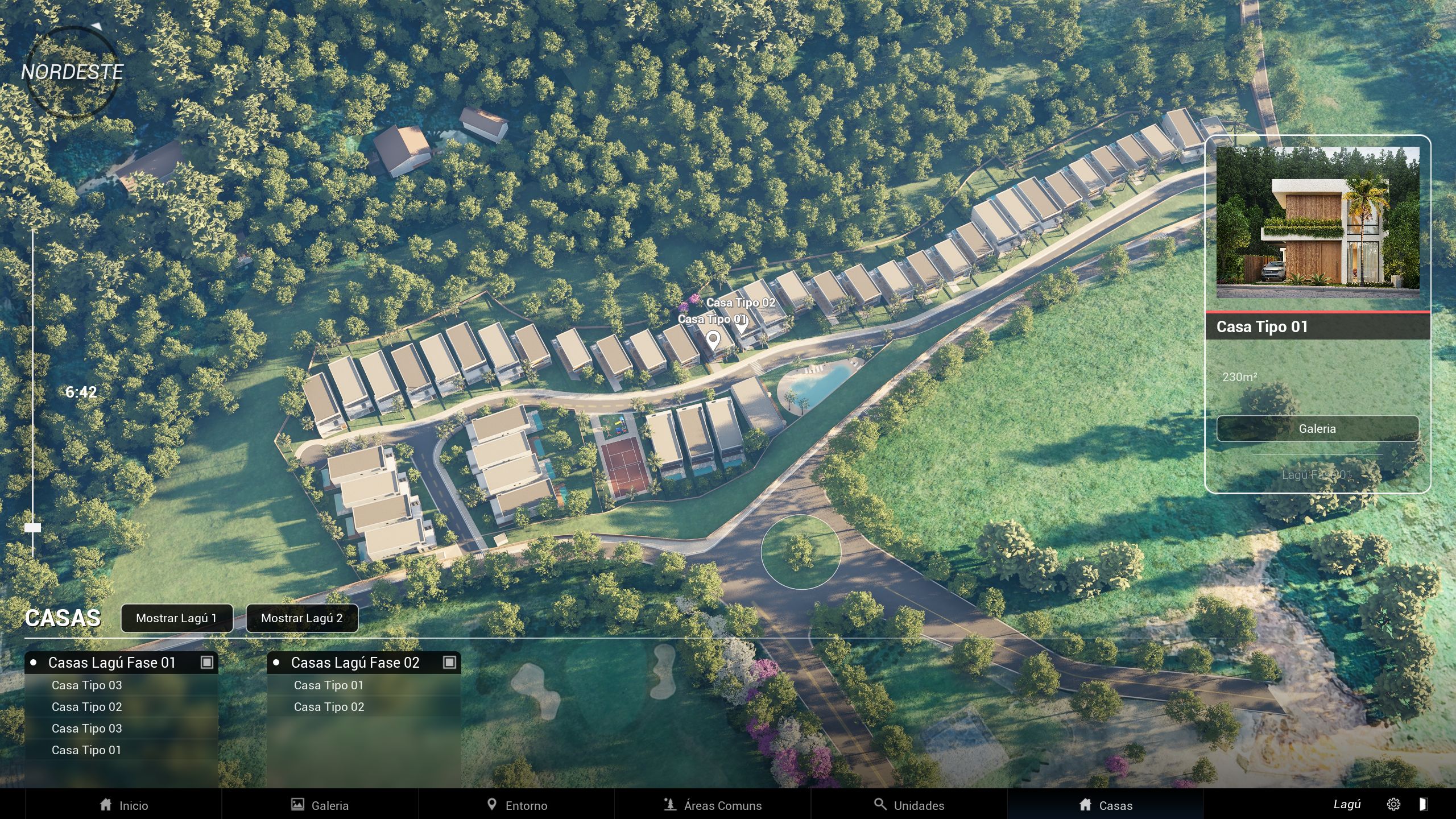Open the settings gear icon

click(x=1393, y=804)
